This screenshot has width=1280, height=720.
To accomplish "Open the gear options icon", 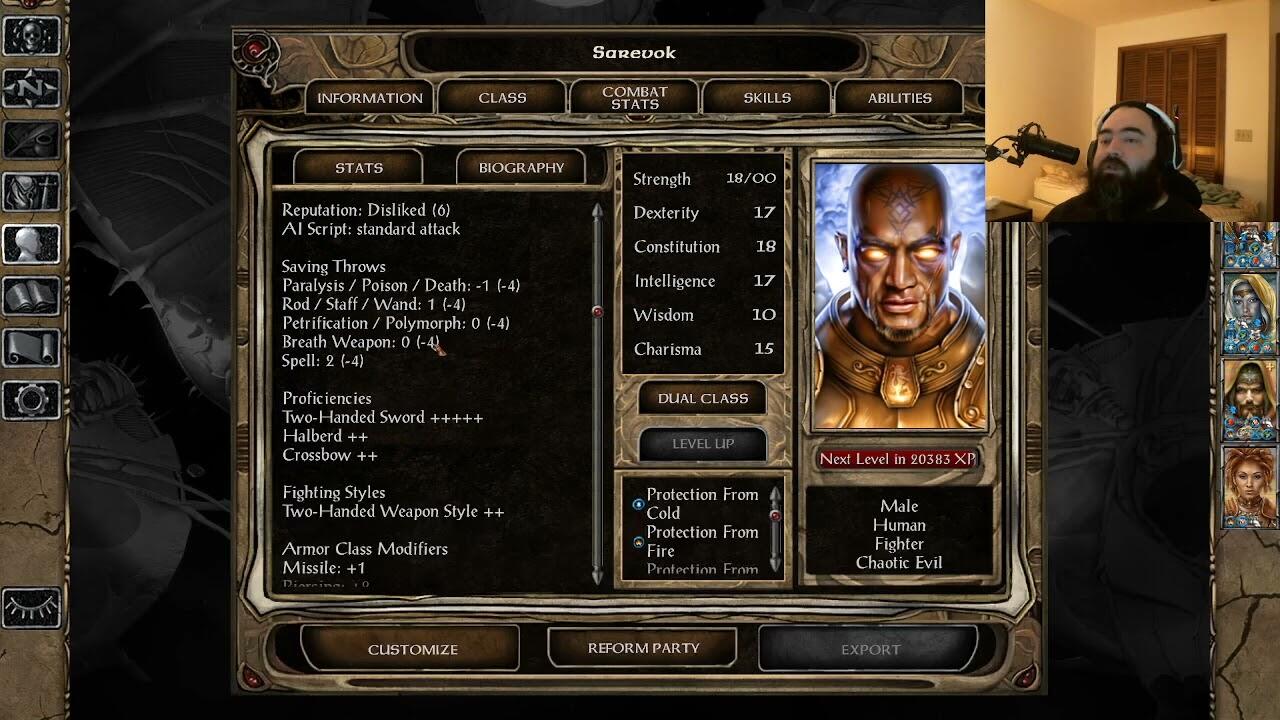I will coord(31,400).
